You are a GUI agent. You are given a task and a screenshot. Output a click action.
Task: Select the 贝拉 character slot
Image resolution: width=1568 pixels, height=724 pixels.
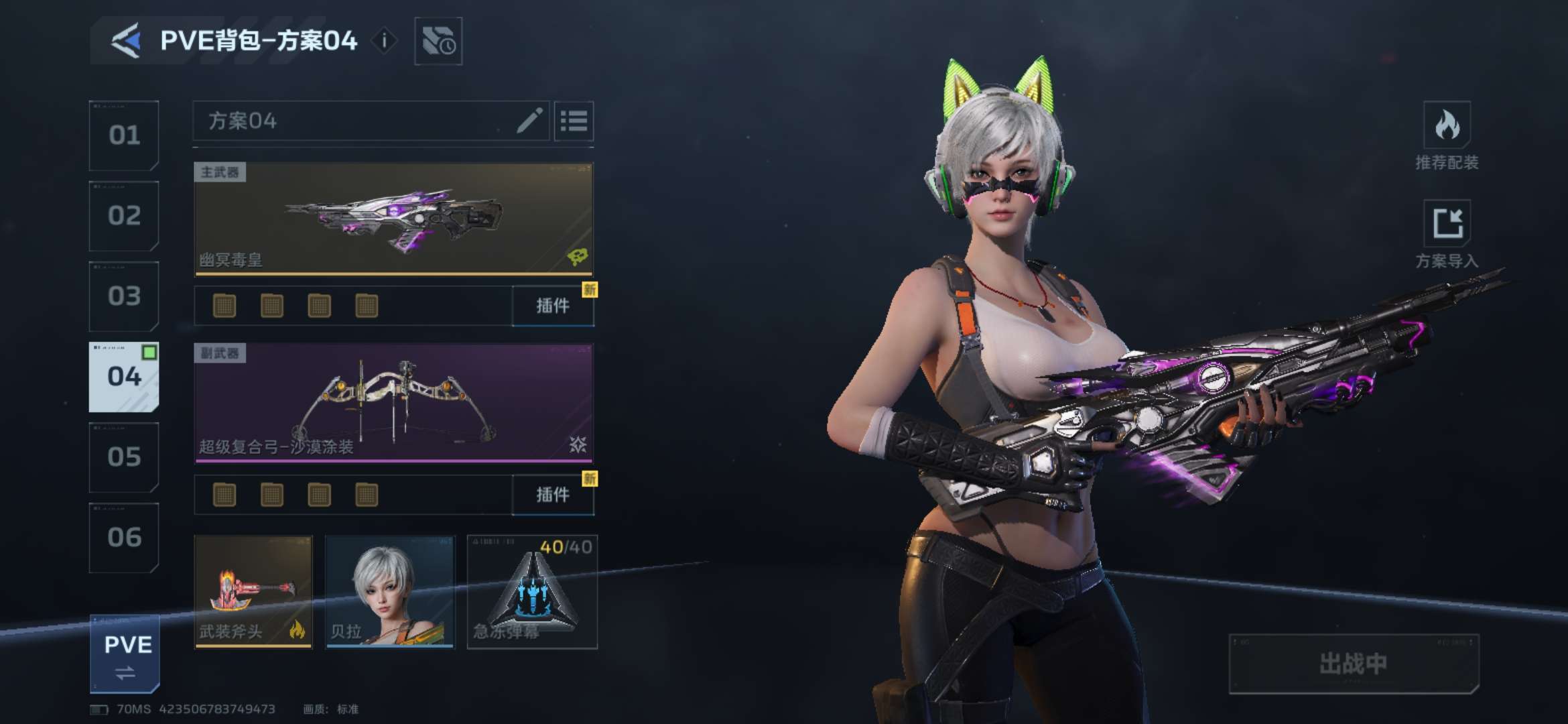pos(390,592)
